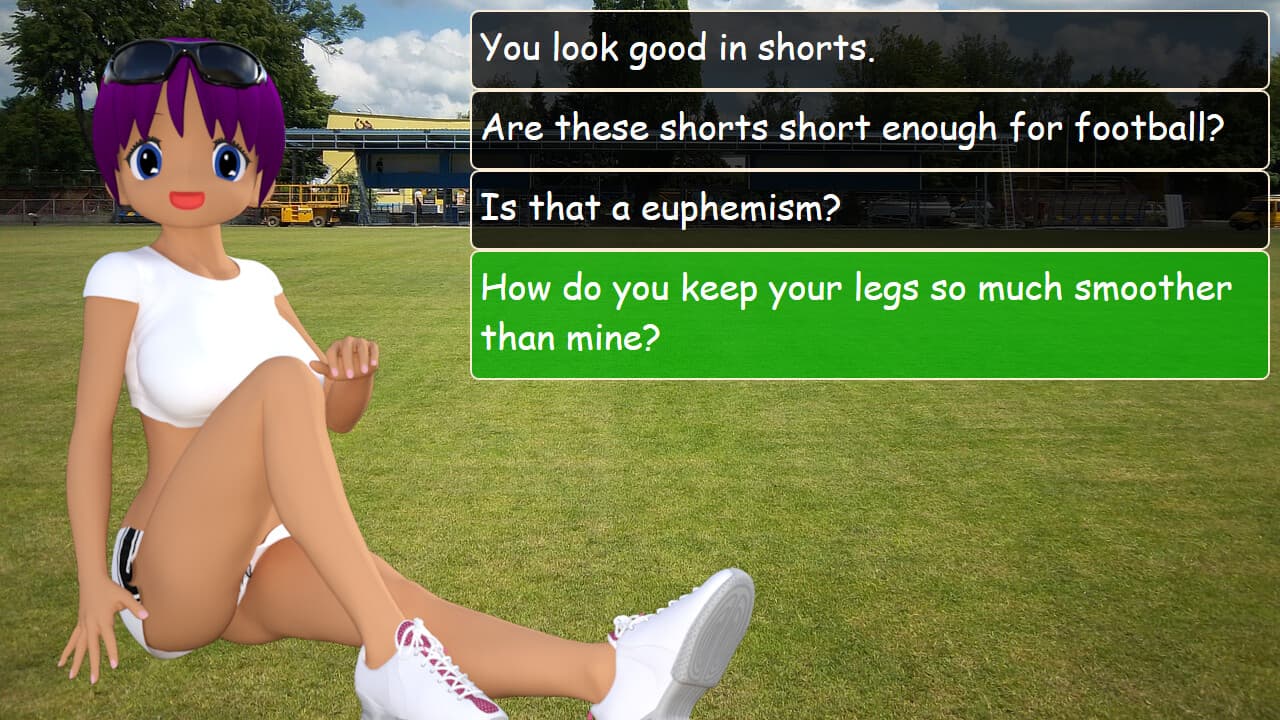Choose "Are these shorts short enough for football?"
The width and height of the screenshot is (1280, 720).
coord(870,128)
